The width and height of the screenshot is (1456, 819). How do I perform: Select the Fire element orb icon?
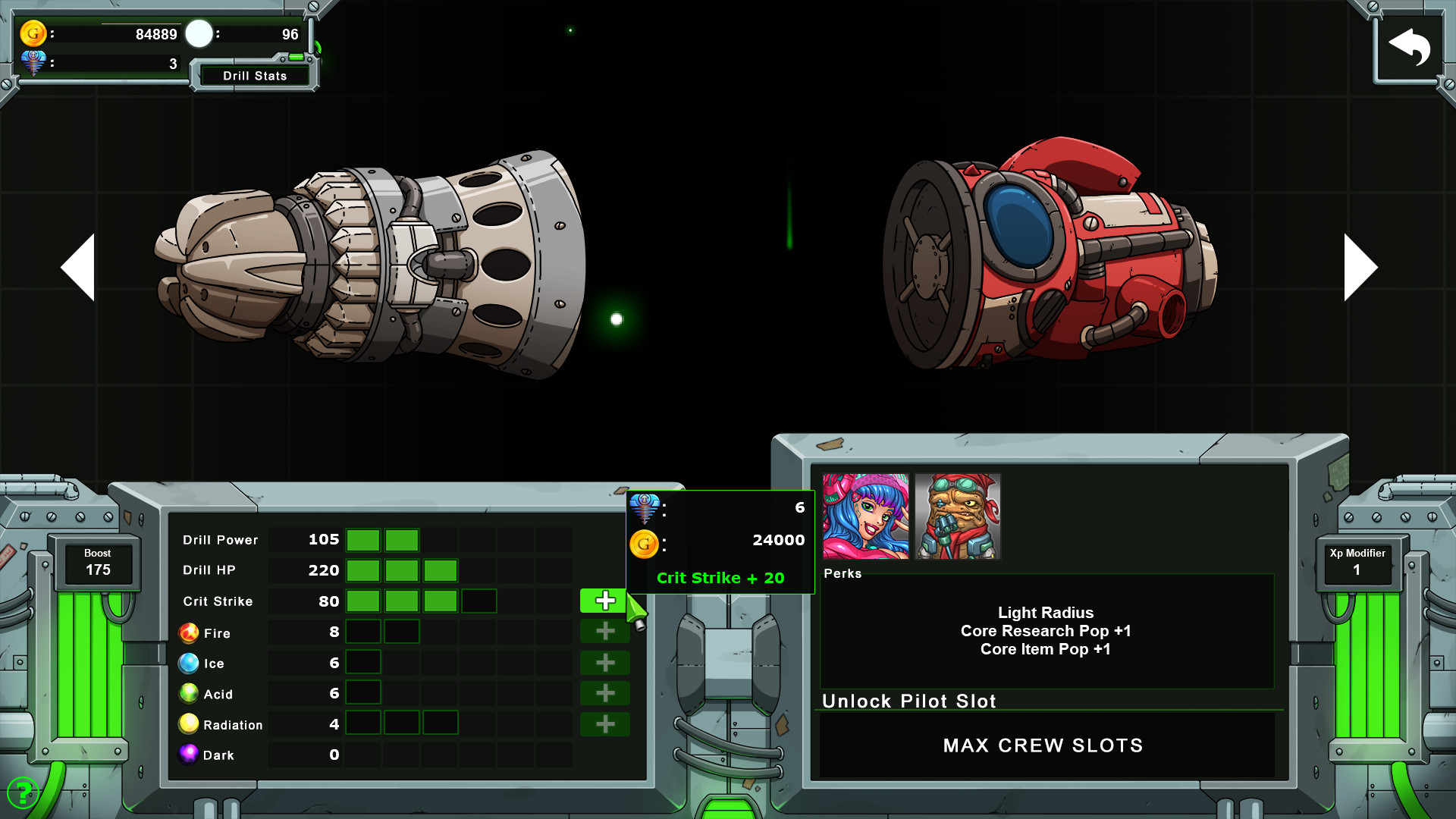(x=187, y=632)
